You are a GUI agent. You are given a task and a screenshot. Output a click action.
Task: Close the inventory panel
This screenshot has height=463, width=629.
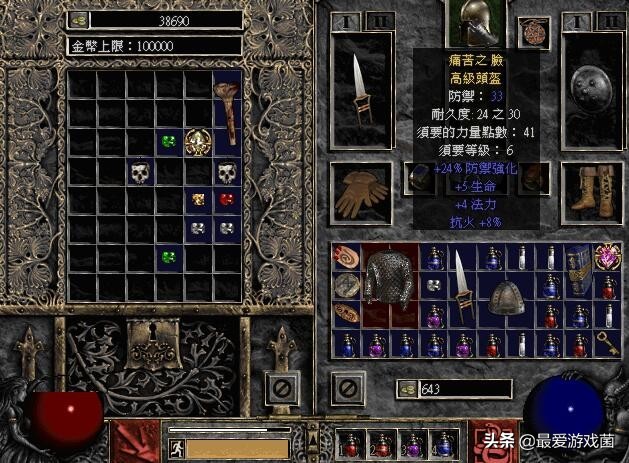click(x=346, y=385)
